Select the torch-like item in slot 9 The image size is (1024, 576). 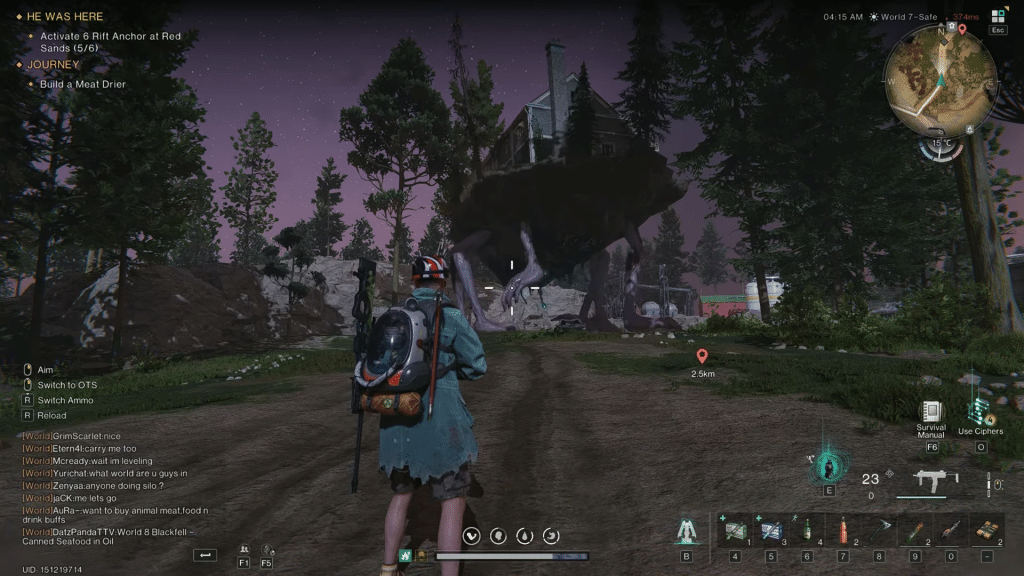915,530
